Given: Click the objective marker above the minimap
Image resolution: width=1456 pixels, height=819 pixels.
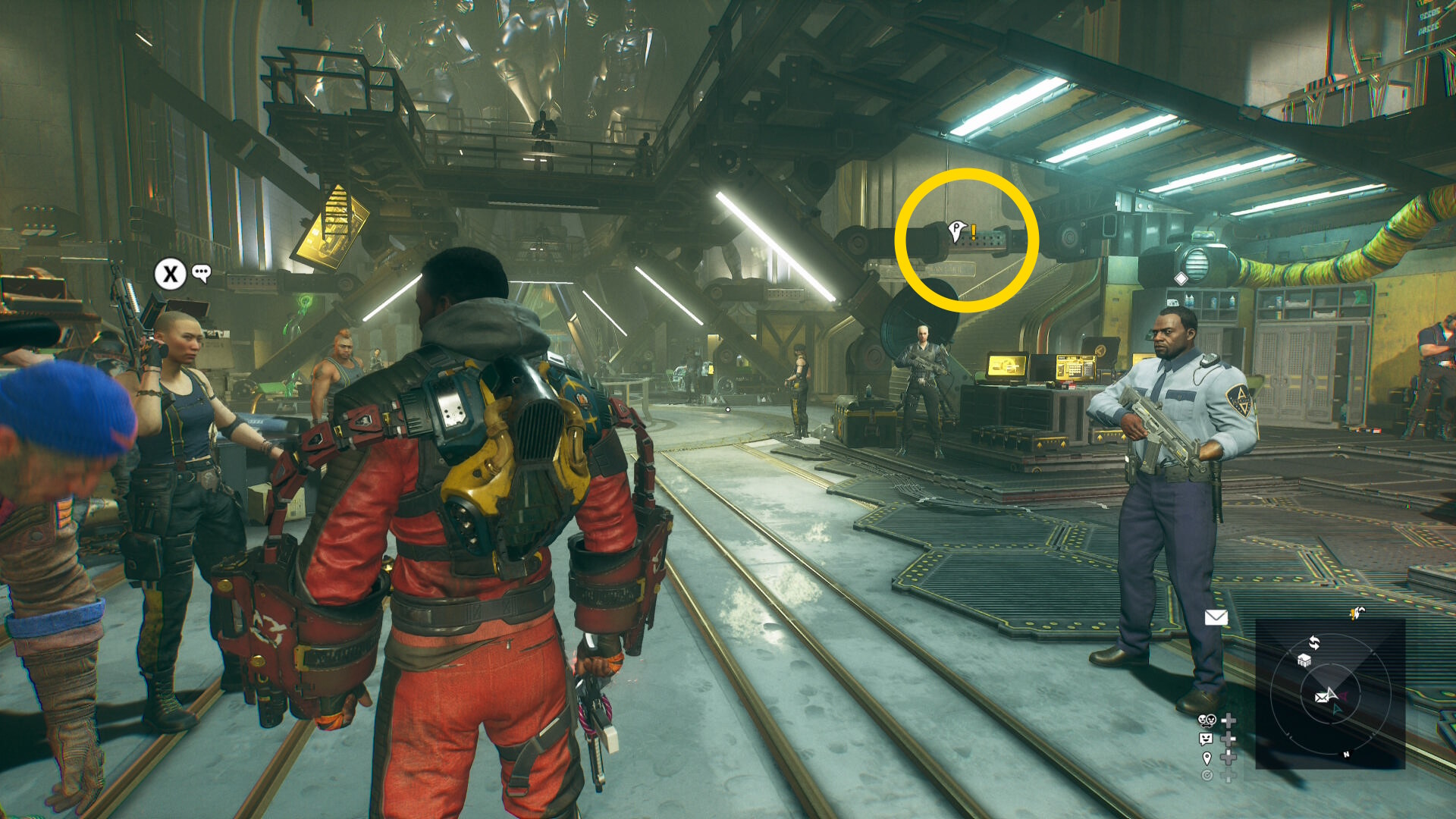Looking at the screenshot, I should pos(1356,613).
